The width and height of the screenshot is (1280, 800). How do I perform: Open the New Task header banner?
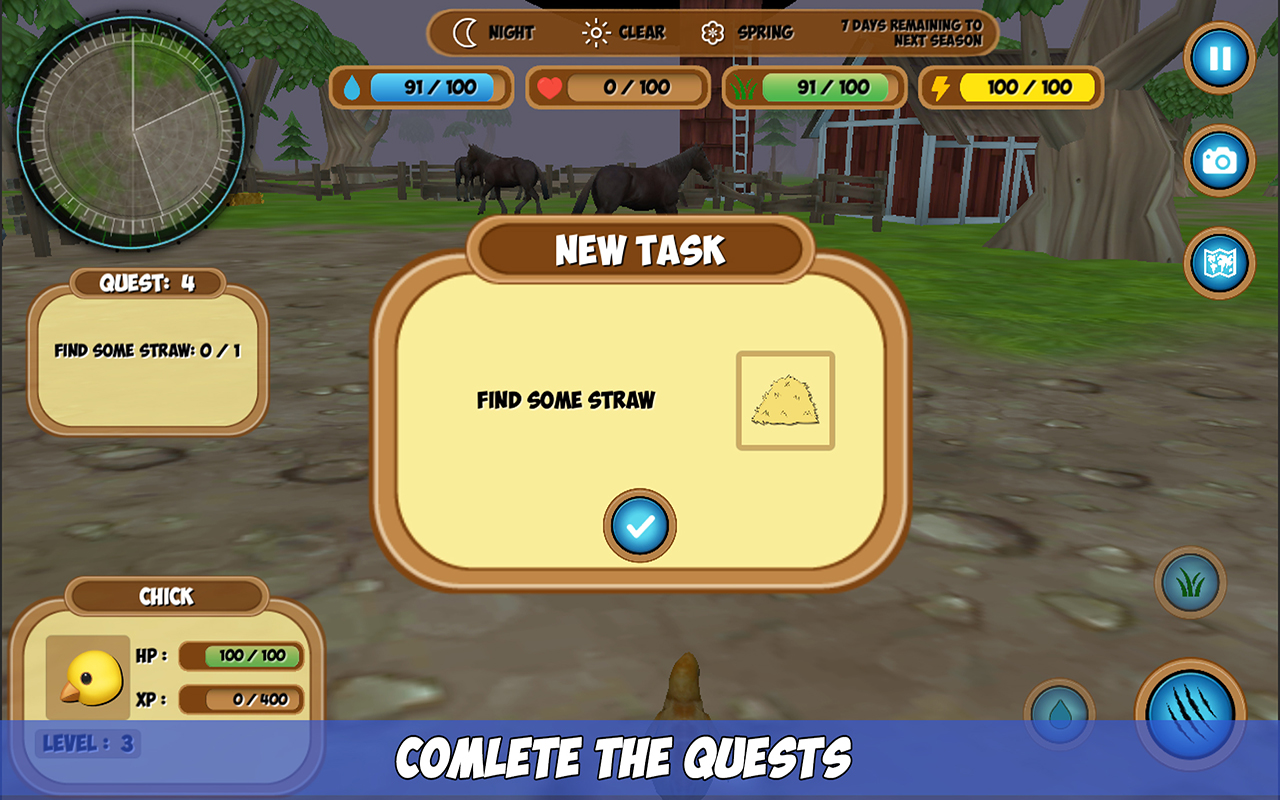[639, 251]
